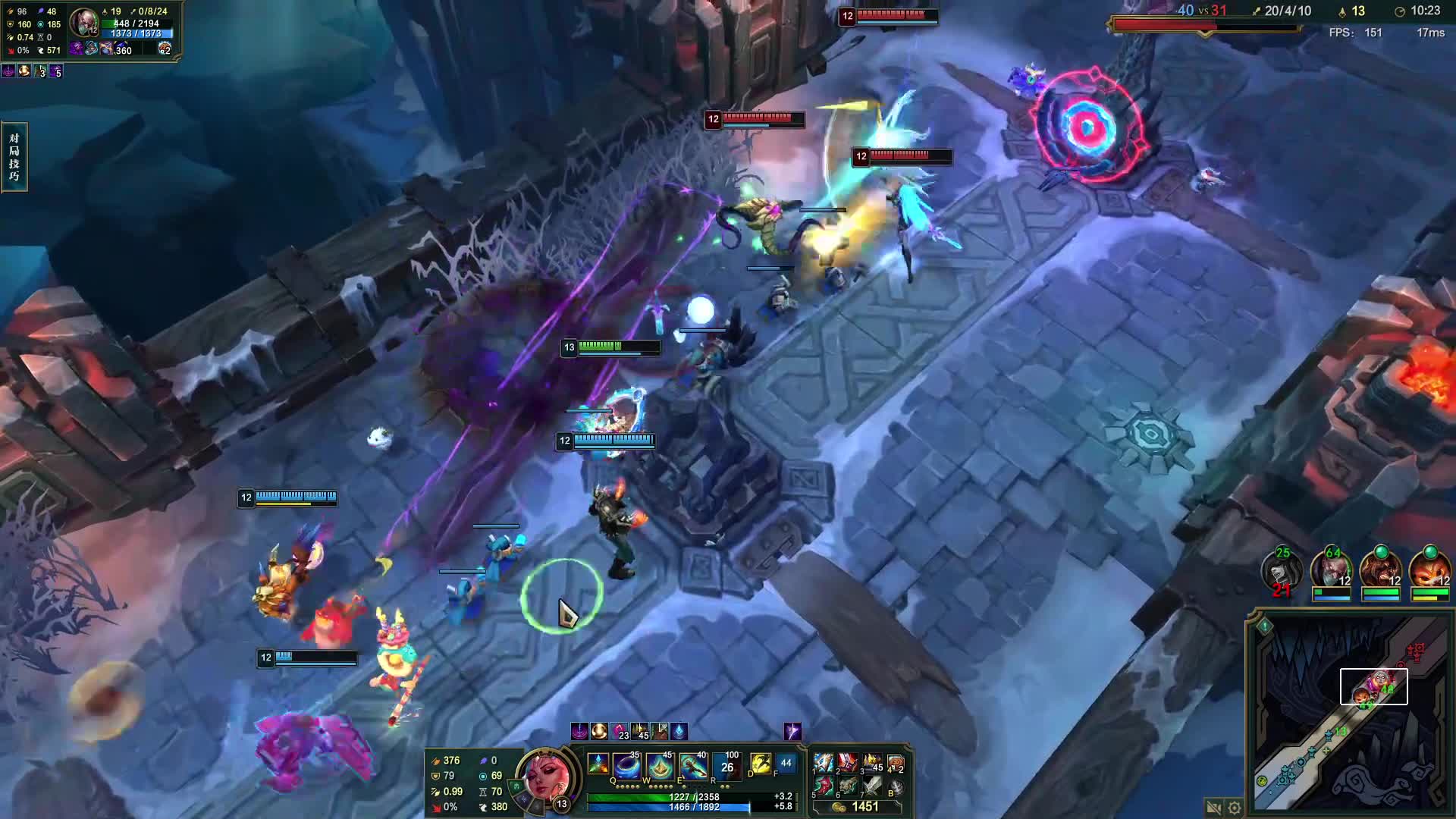The width and height of the screenshot is (1456, 819).
Task: Select the F summoner spell on cooldown
Action: [x=786, y=764]
